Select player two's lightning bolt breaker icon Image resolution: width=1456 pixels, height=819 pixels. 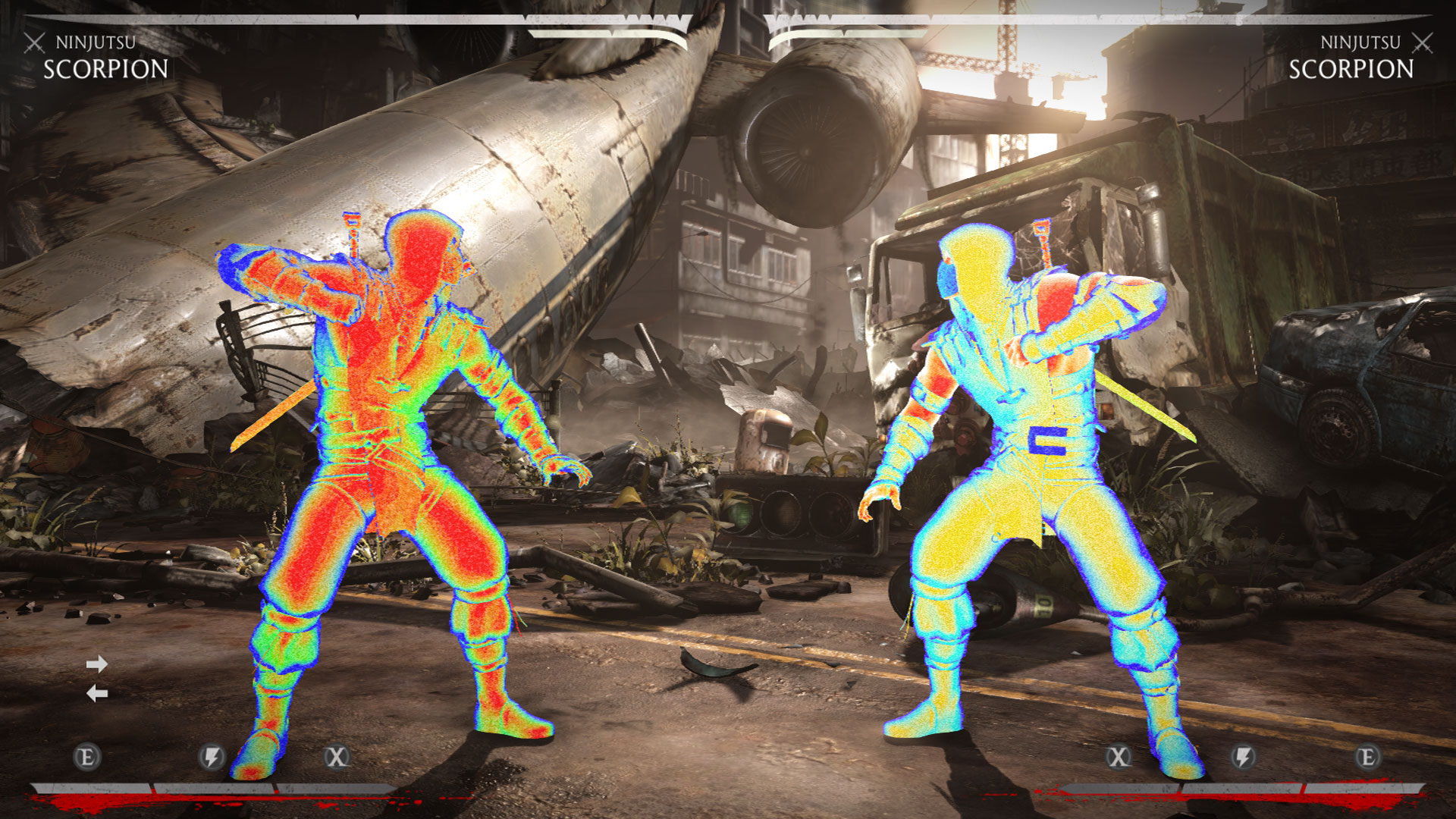pos(1243,756)
